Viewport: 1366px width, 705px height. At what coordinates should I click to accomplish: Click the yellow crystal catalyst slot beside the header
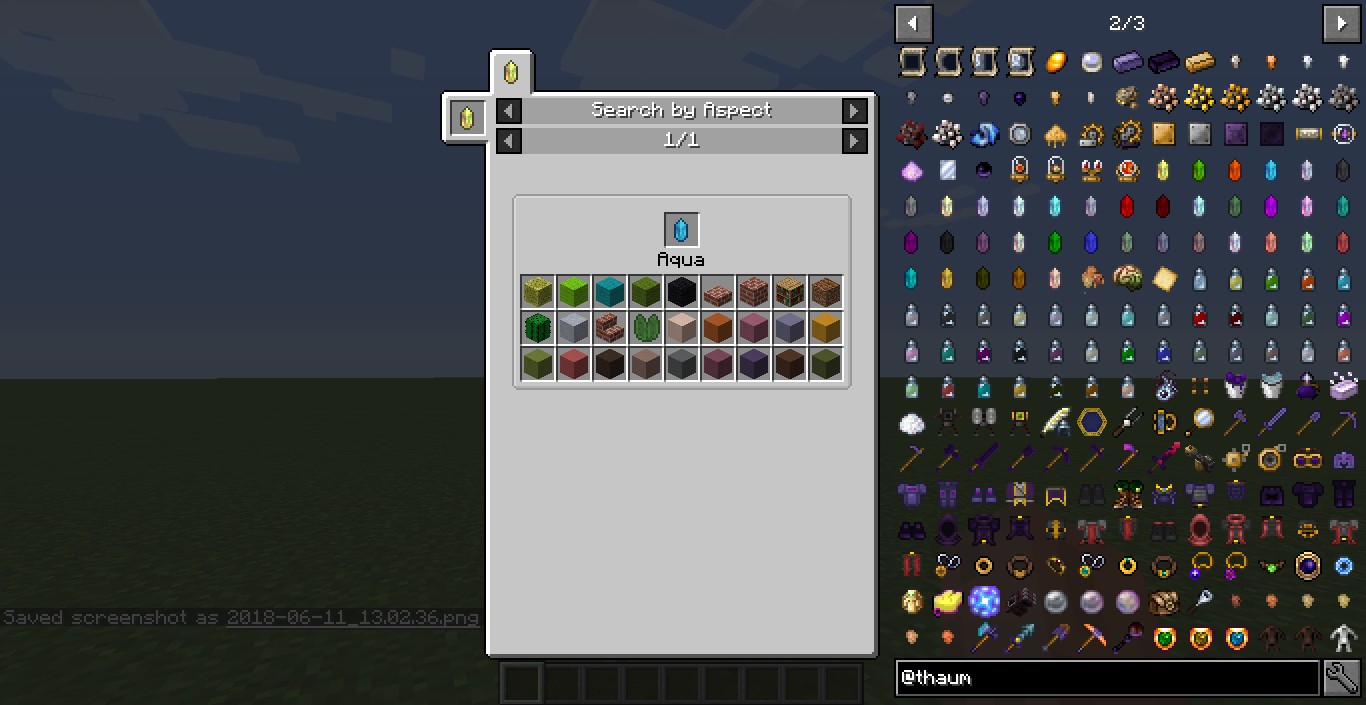[466, 118]
